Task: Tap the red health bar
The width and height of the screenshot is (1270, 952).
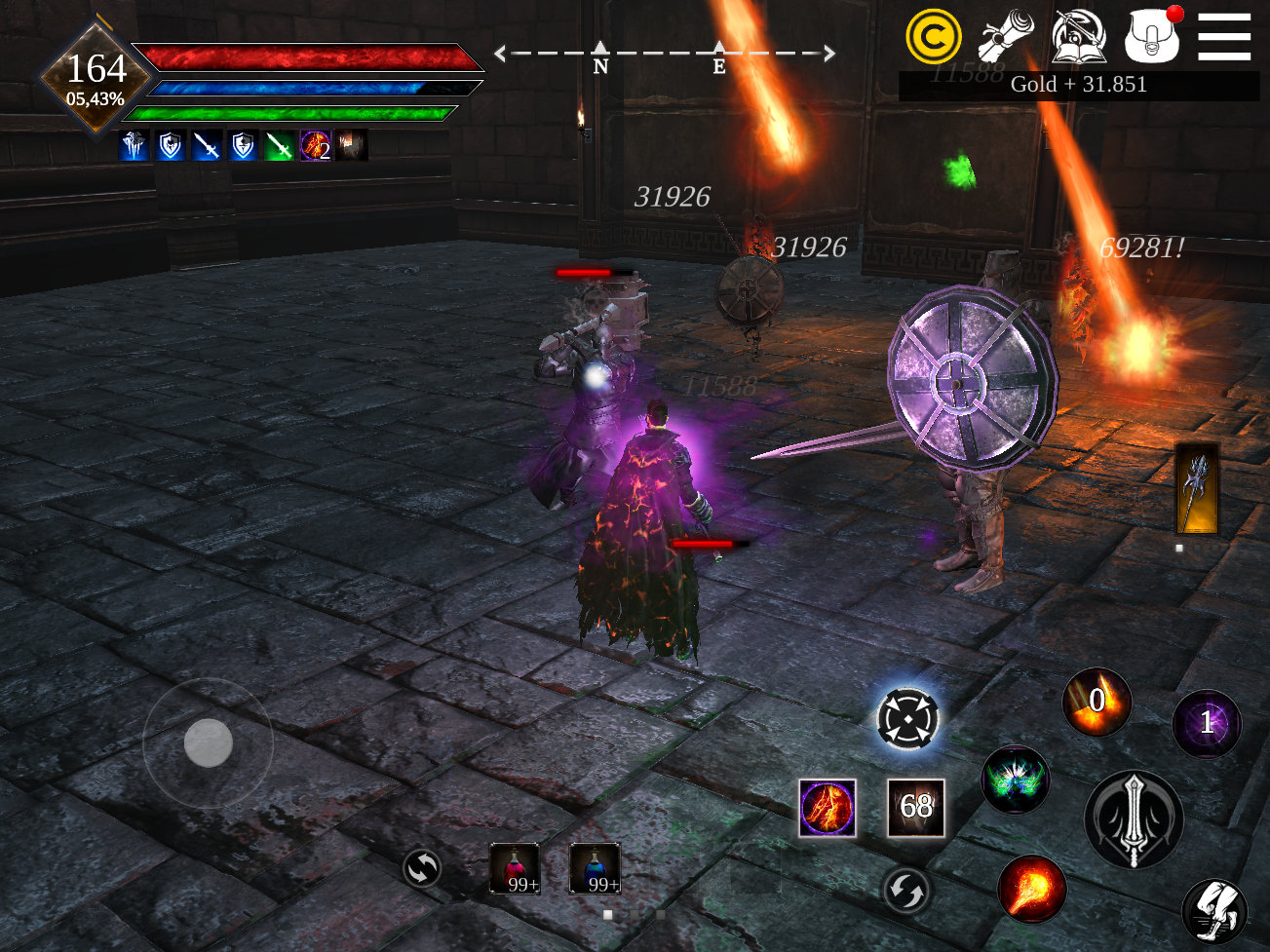Action: (x=302, y=58)
